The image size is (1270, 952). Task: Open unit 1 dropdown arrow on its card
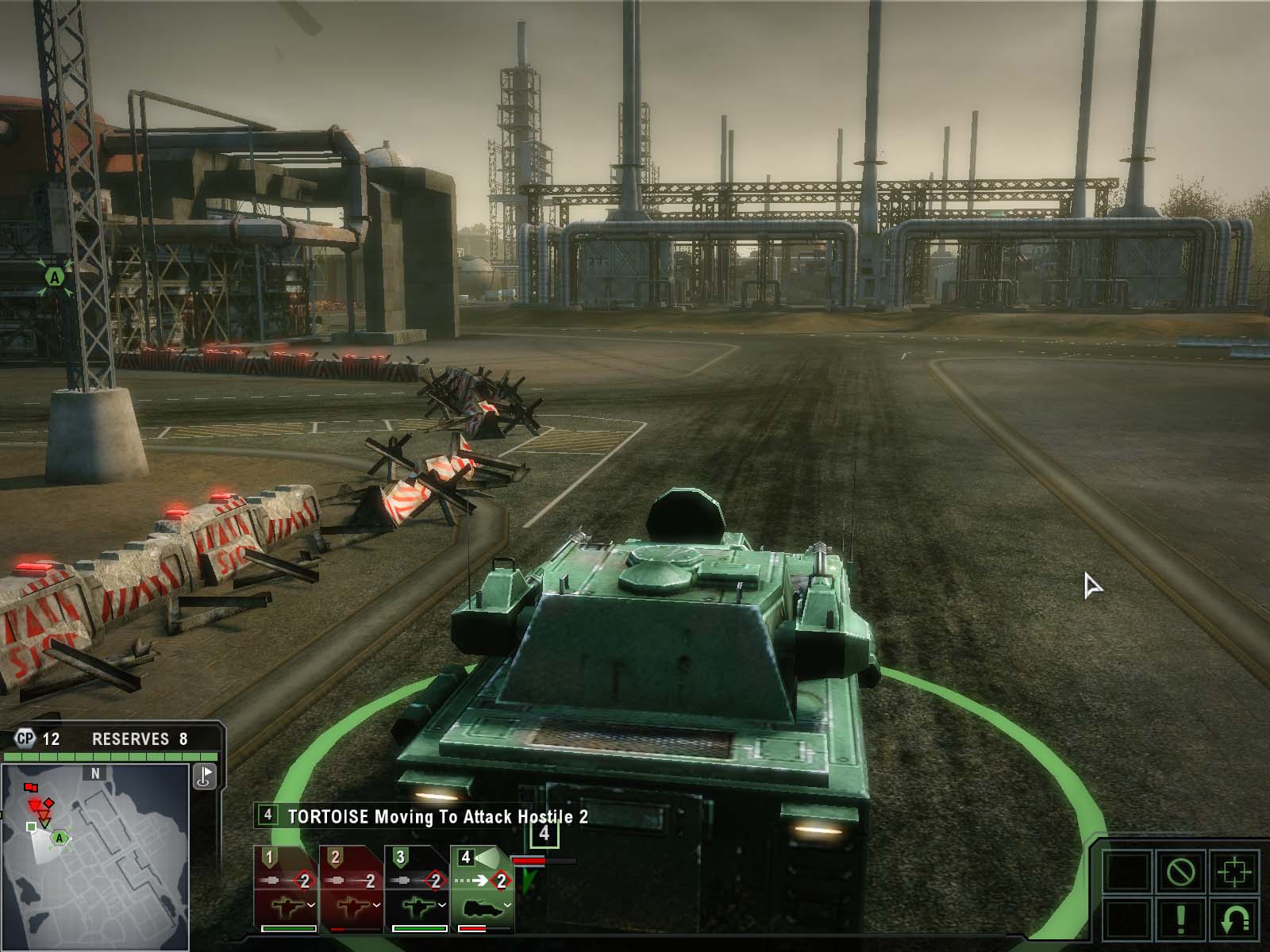click(311, 904)
